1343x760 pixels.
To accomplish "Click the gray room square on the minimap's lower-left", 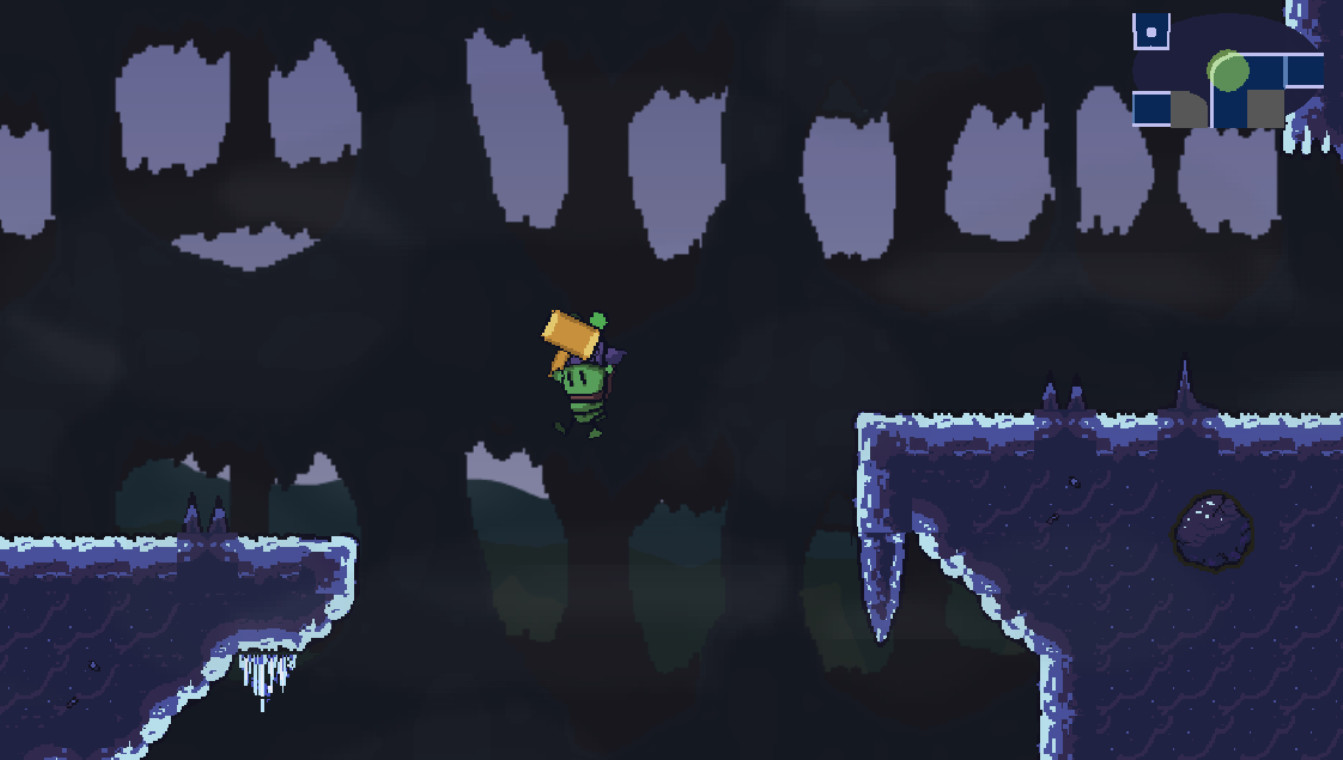I will click(1190, 109).
